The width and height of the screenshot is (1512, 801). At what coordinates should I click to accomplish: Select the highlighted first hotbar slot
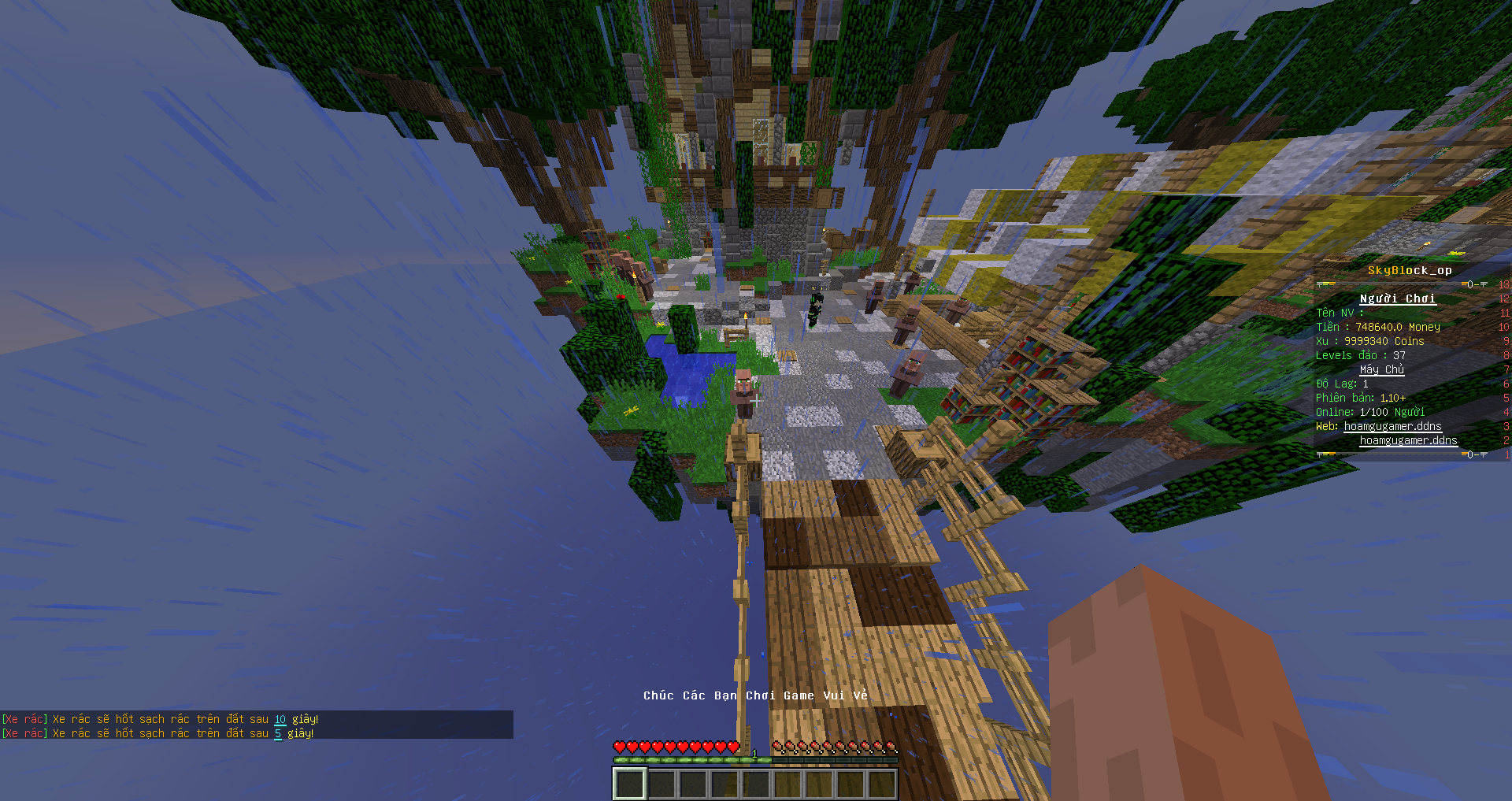click(630, 784)
